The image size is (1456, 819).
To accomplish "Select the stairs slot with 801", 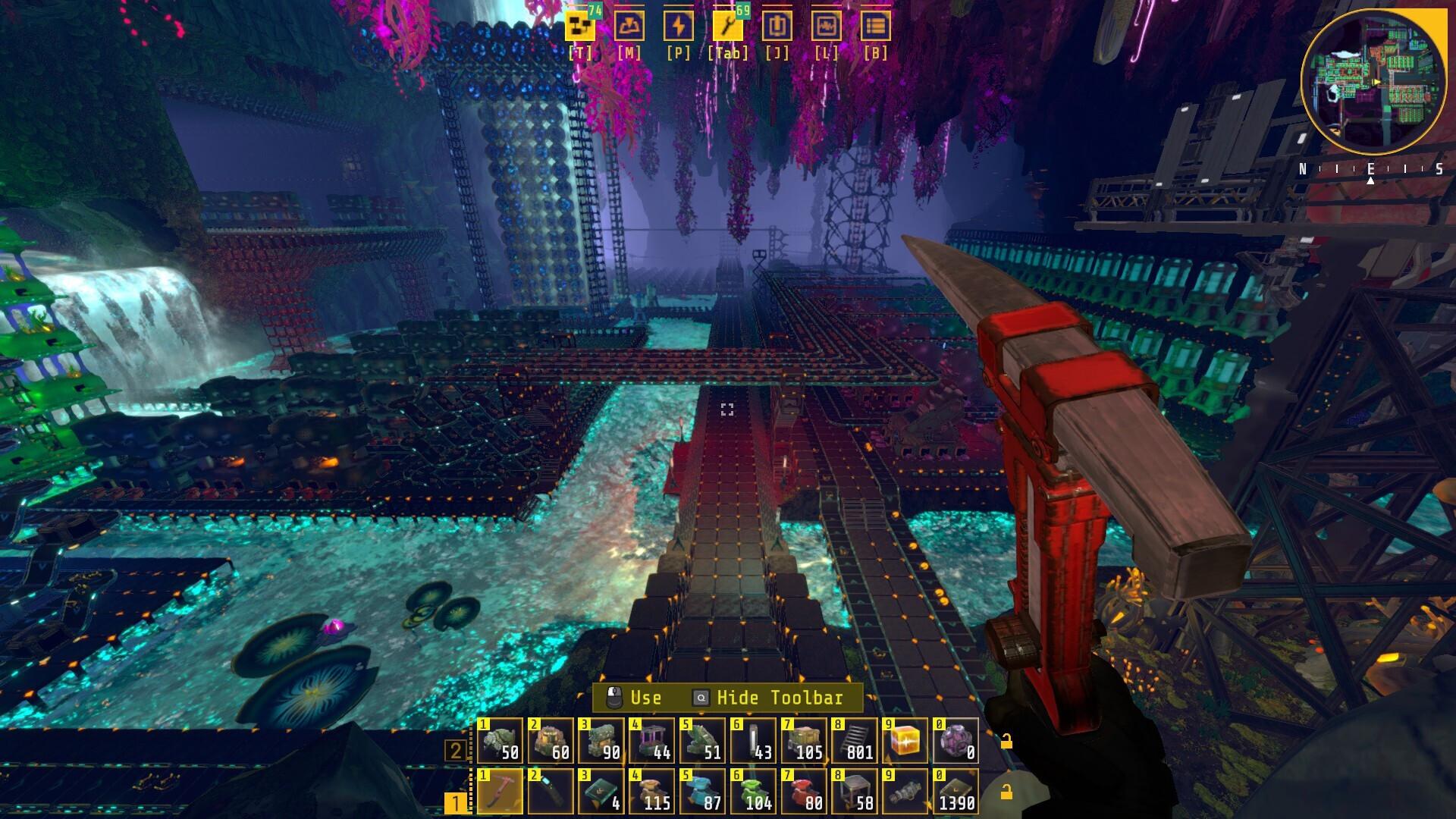I will [855, 741].
